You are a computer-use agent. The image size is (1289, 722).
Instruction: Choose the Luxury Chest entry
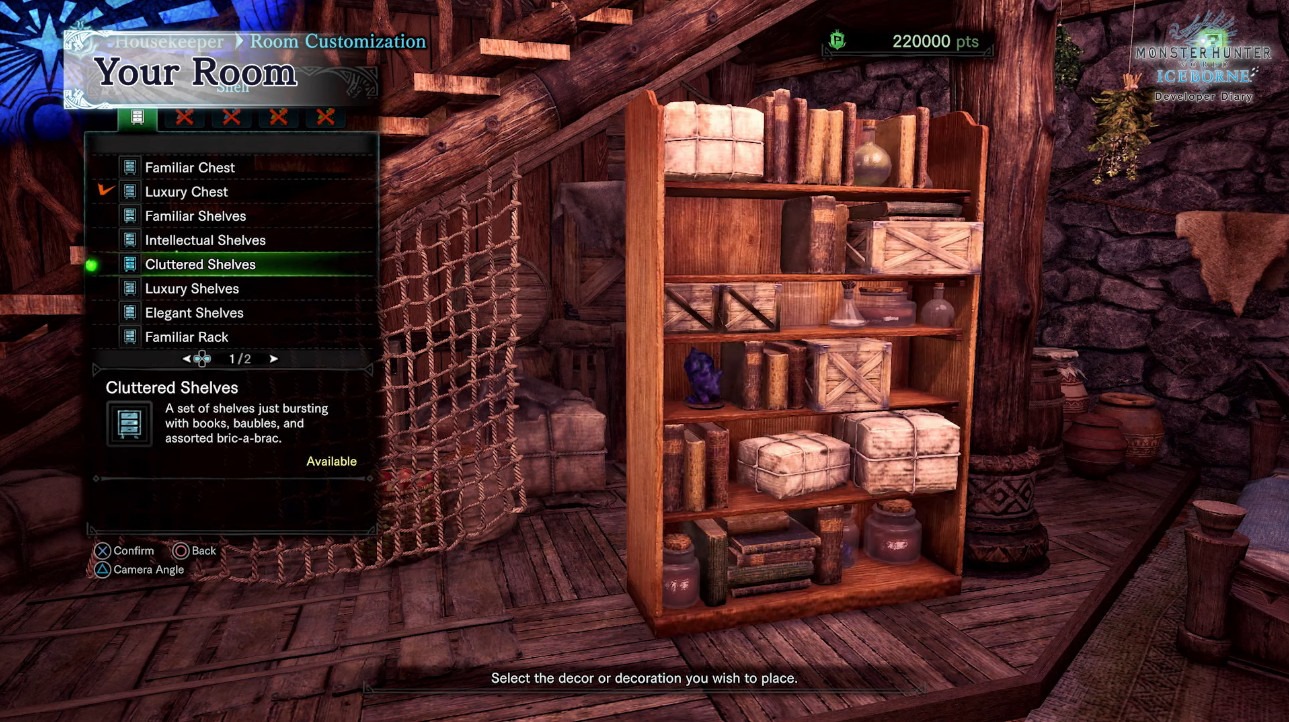pyautogui.click(x=186, y=192)
